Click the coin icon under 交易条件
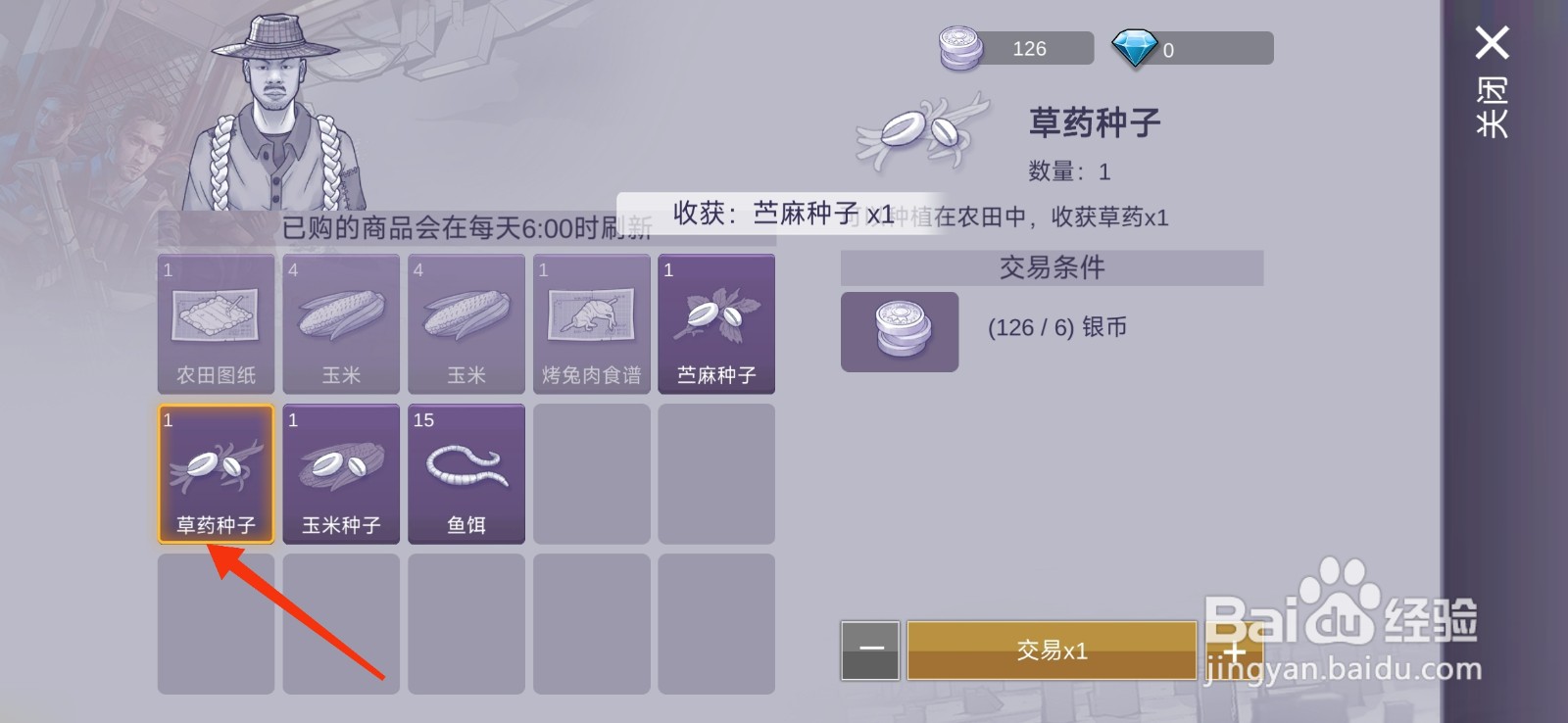The height and width of the screenshot is (723, 1568). (x=899, y=332)
